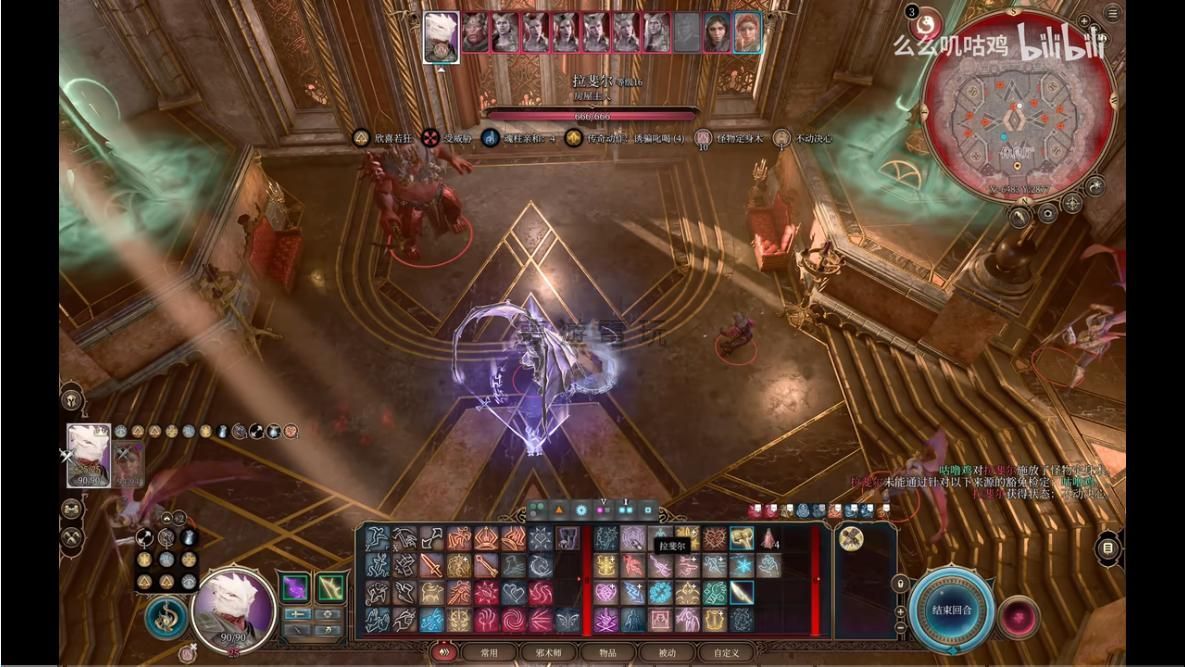Open the minimap
This screenshot has height=667, width=1185.
[x=1016, y=108]
